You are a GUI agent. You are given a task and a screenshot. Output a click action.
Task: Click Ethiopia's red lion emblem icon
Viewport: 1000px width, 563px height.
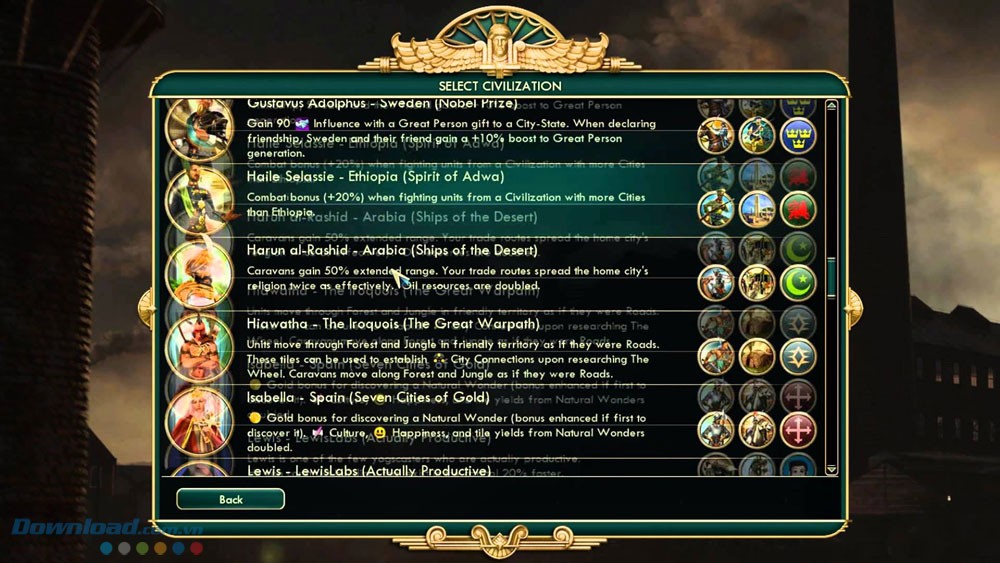(x=798, y=209)
